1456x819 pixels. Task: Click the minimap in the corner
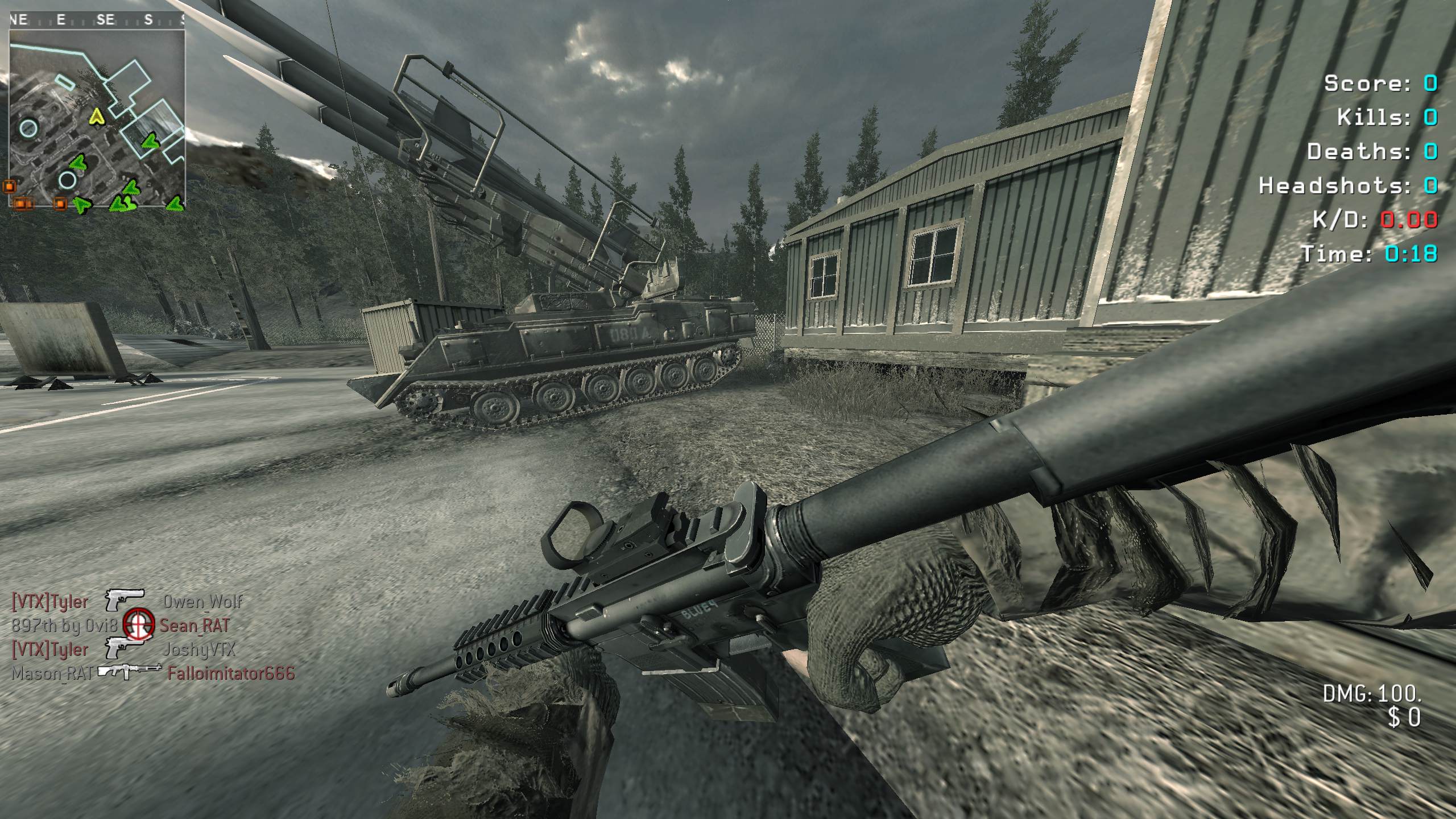click(x=97, y=118)
